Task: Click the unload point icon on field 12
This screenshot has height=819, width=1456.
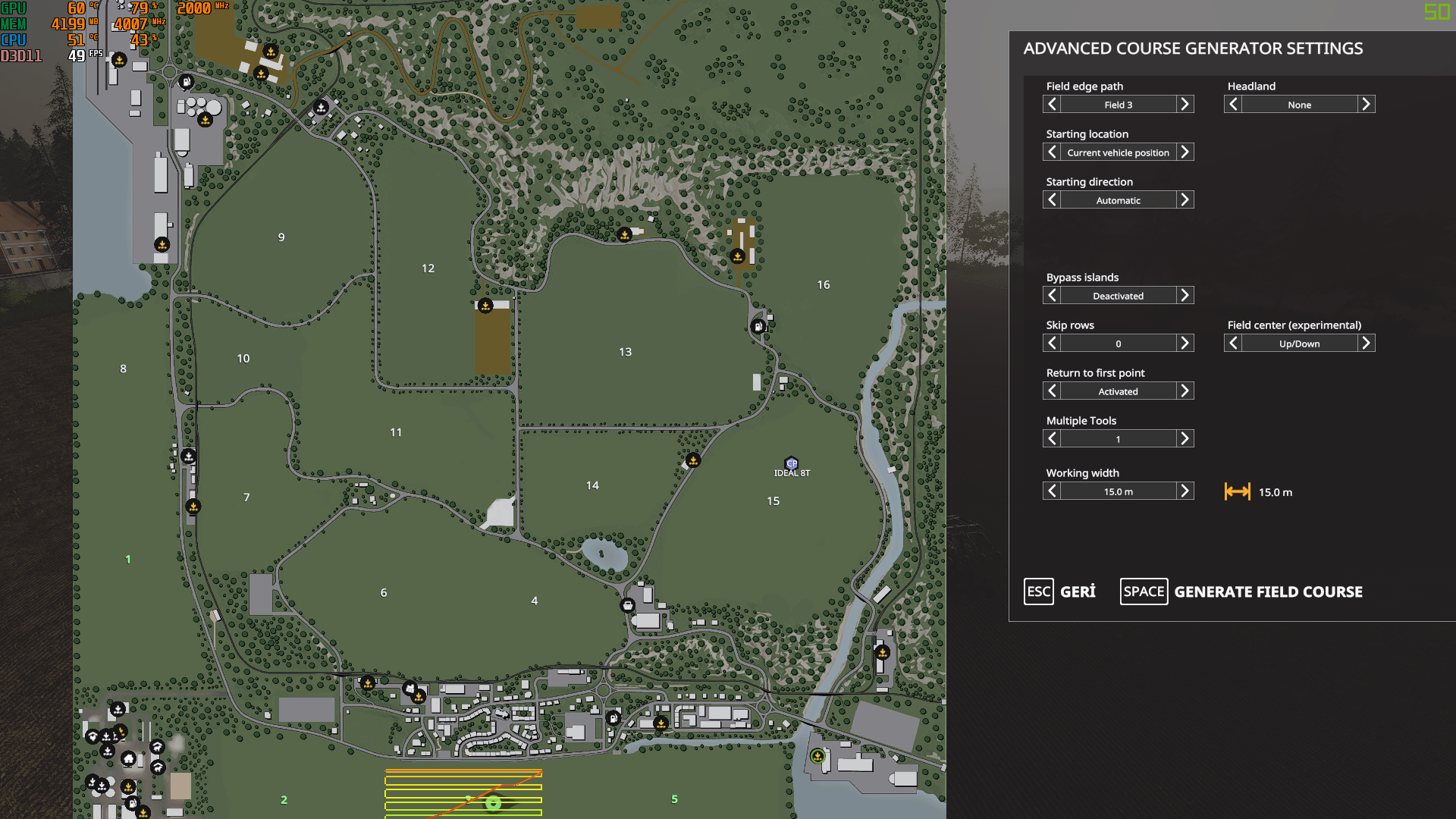Action: (x=486, y=305)
